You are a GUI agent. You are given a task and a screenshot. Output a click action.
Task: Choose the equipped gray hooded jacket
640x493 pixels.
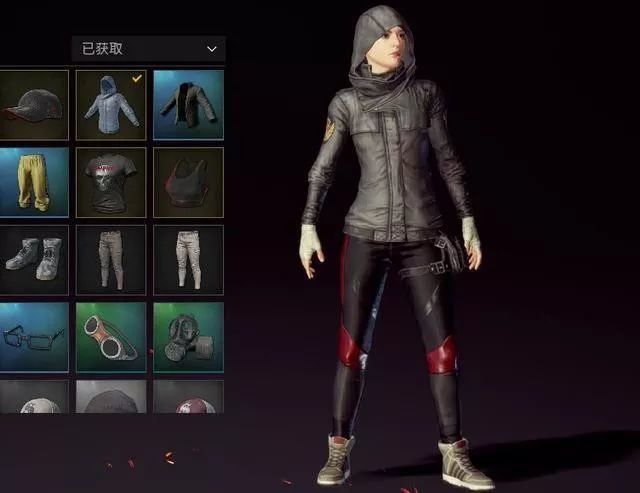110,104
